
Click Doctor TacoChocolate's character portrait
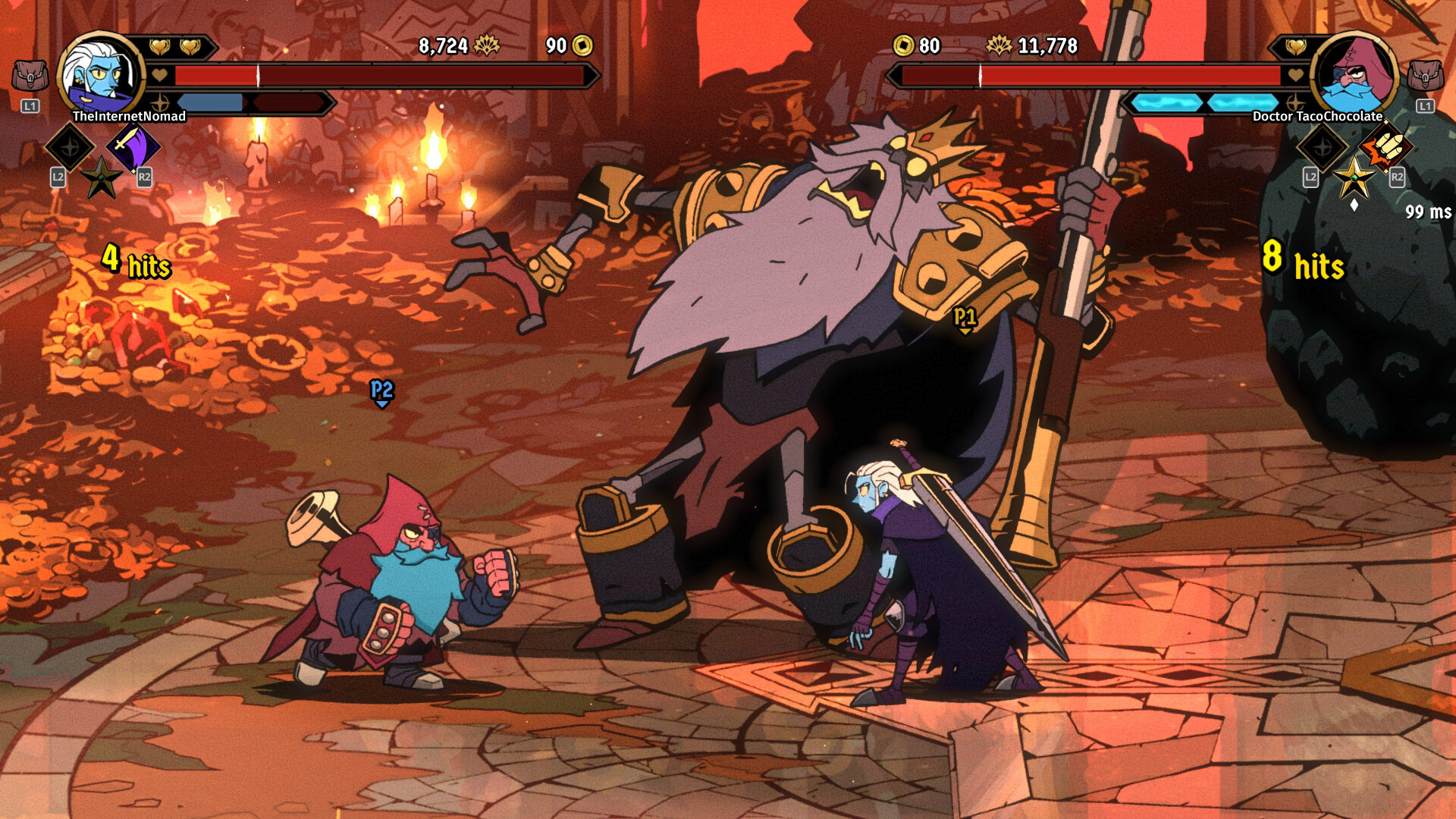click(1354, 76)
